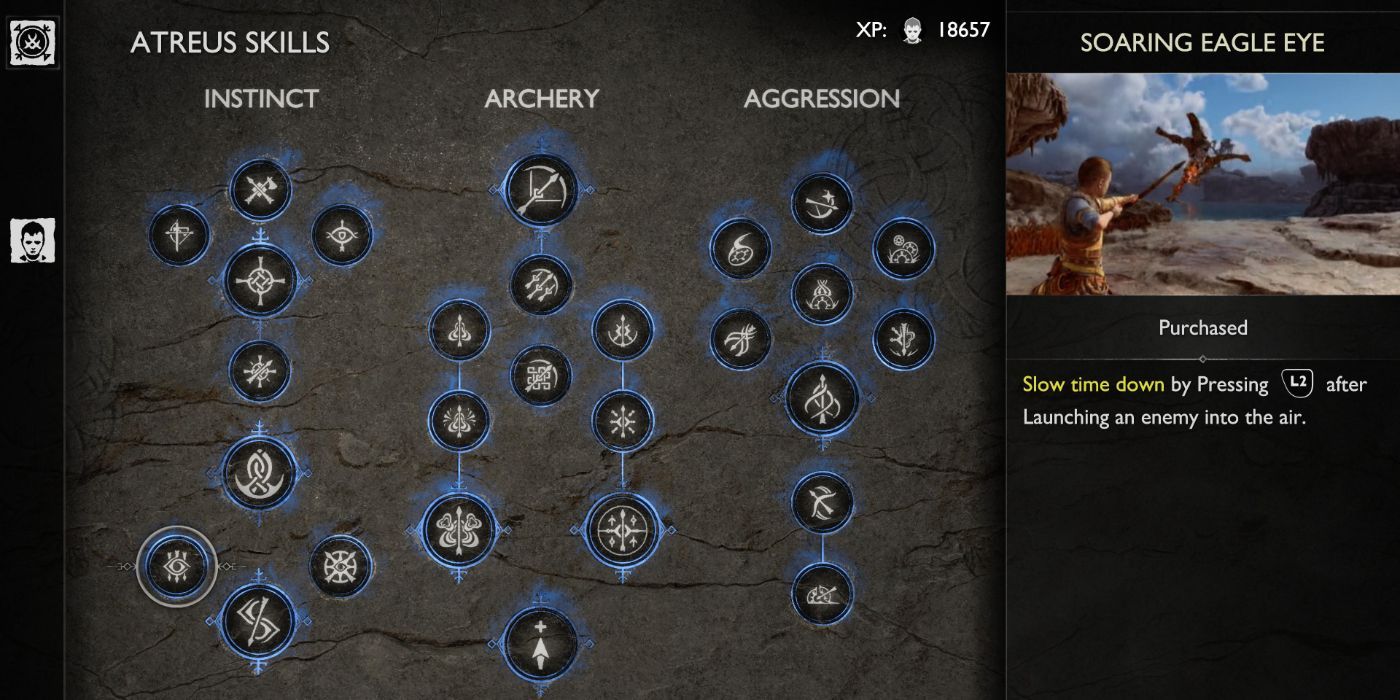1400x700 pixels.
Task: Pick the triple arrows skill in Archery
Action: coord(541,284)
